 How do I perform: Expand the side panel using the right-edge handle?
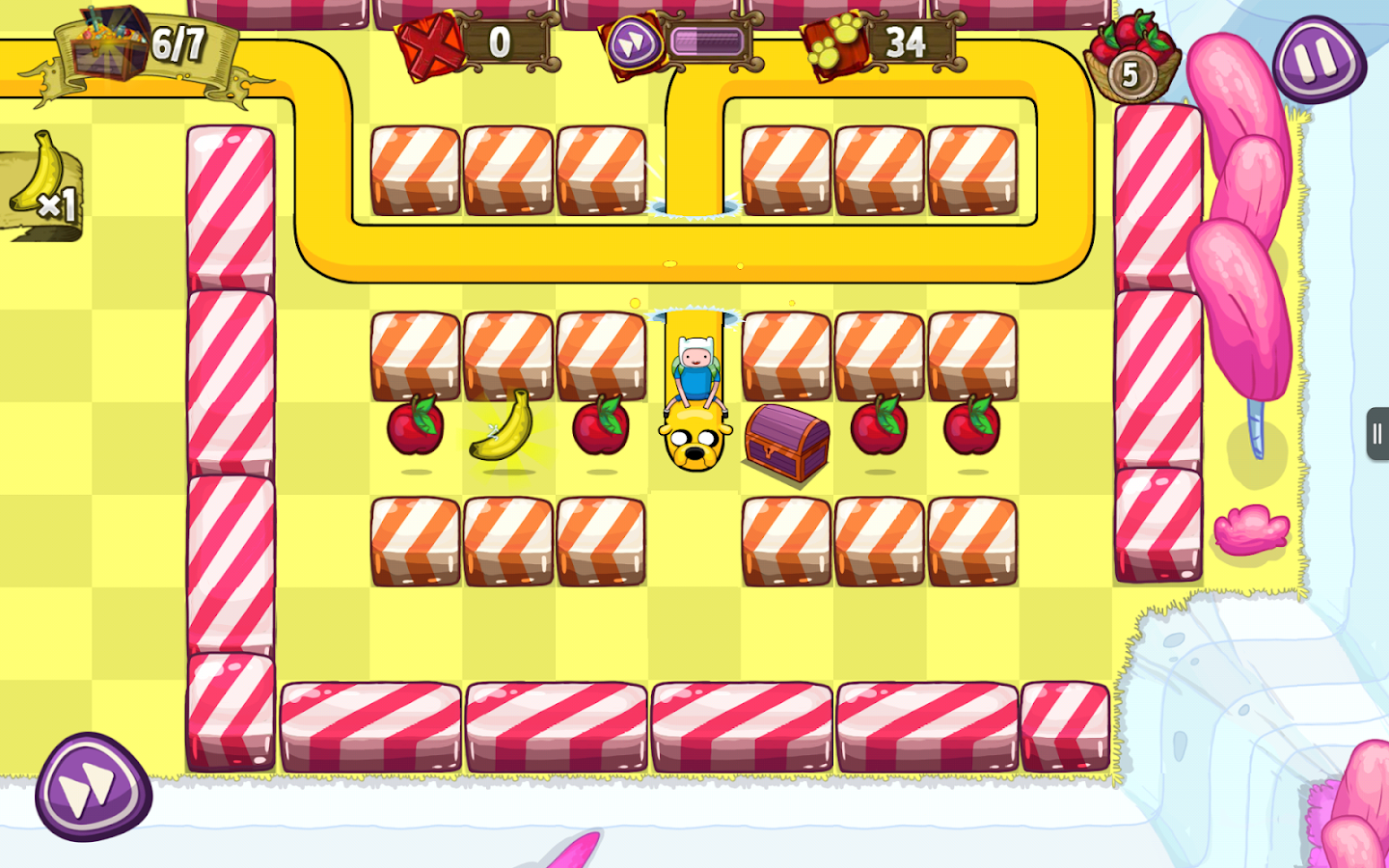pos(1376,434)
